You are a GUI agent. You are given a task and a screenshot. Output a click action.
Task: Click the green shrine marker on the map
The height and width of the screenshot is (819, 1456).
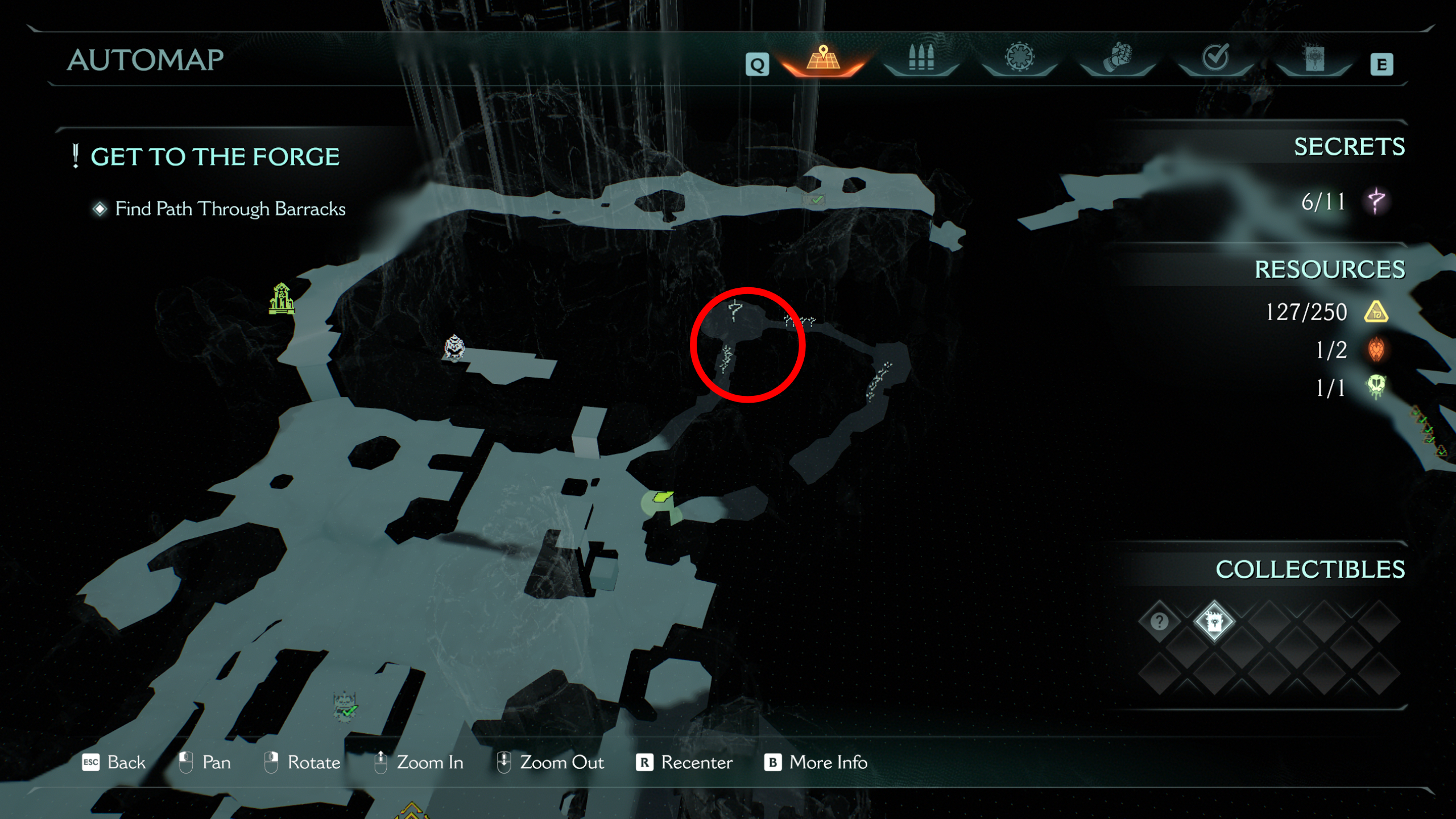(282, 299)
